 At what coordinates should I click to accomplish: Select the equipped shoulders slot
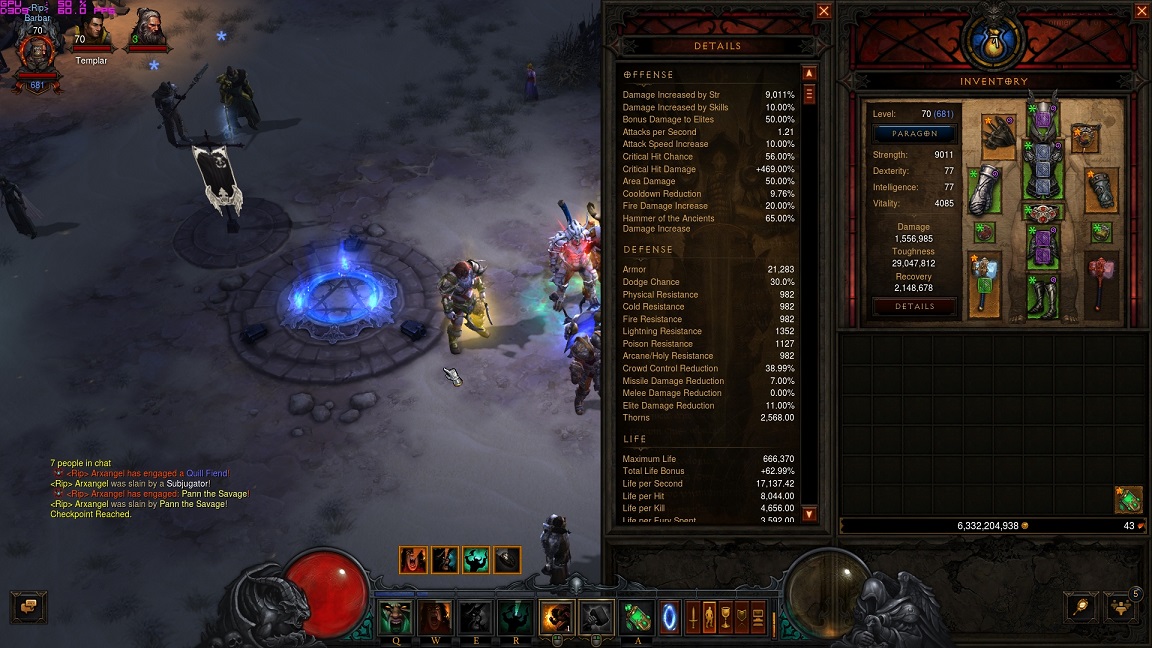pos(998,135)
